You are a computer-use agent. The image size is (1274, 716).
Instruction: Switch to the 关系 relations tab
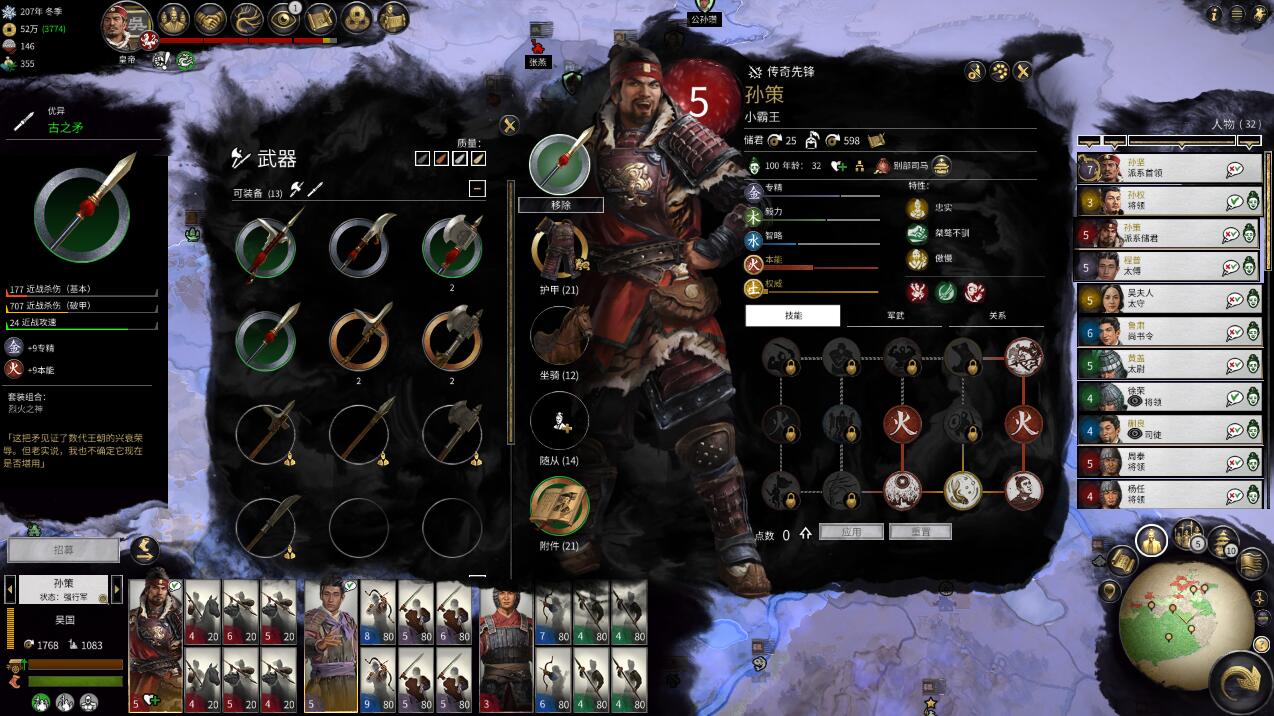[x=997, y=316]
